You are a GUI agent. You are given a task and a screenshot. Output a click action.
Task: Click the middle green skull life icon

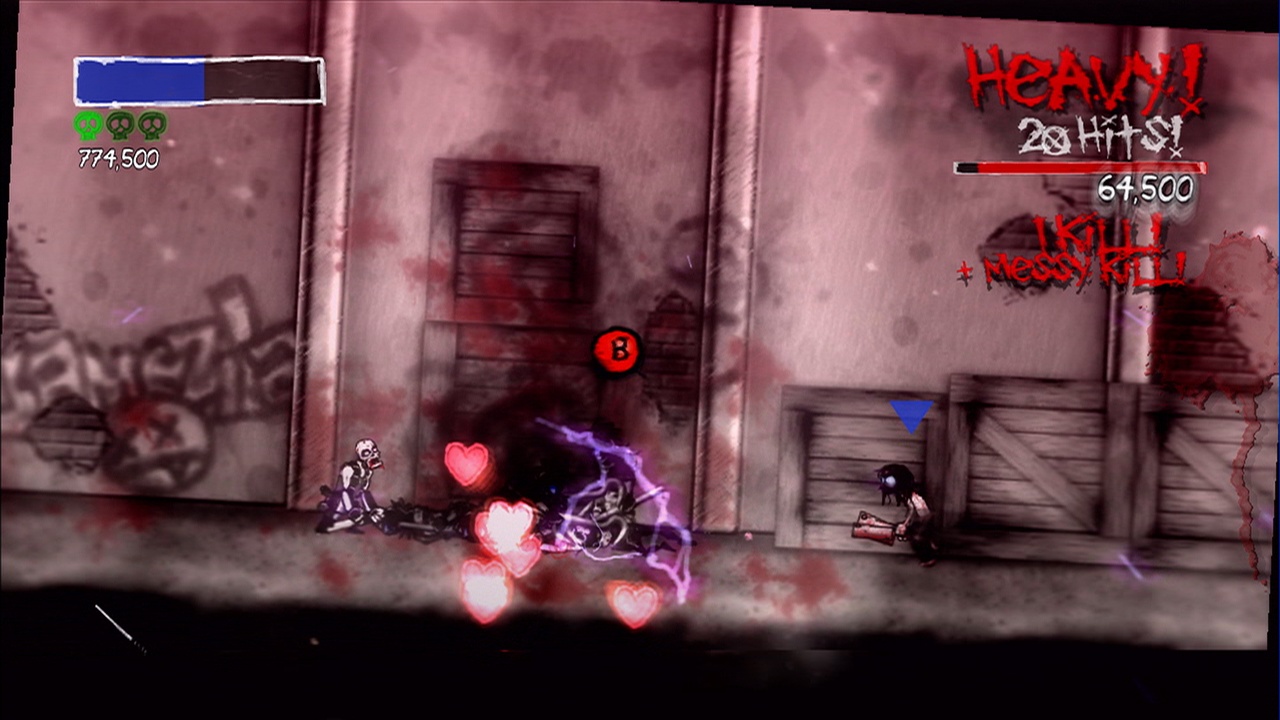tap(119, 127)
